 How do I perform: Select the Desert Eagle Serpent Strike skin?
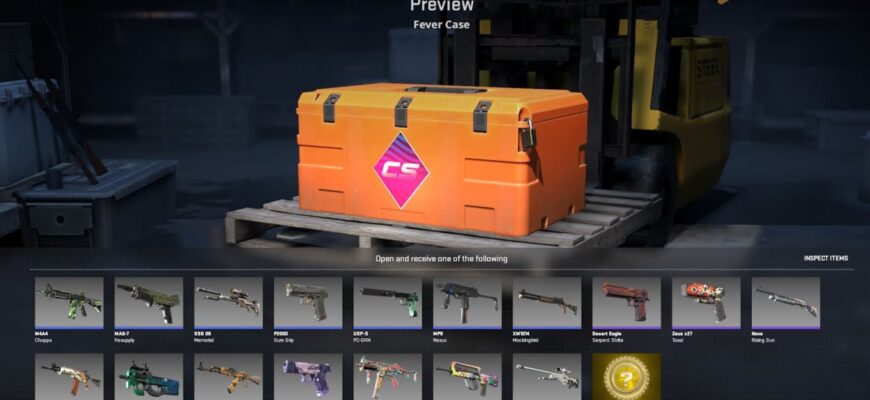(626, 301)
